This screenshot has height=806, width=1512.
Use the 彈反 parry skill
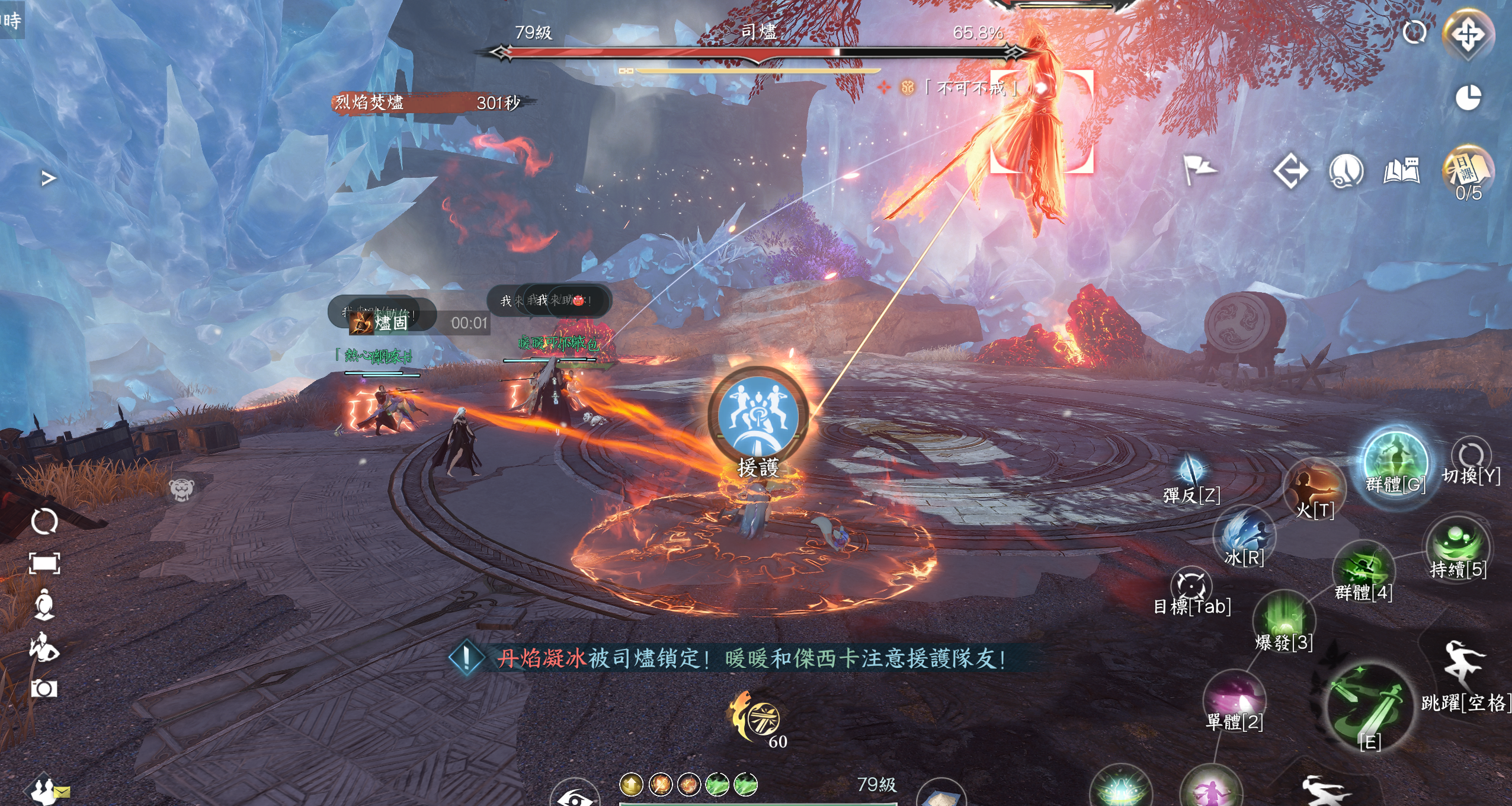(x=1191, y=472)
